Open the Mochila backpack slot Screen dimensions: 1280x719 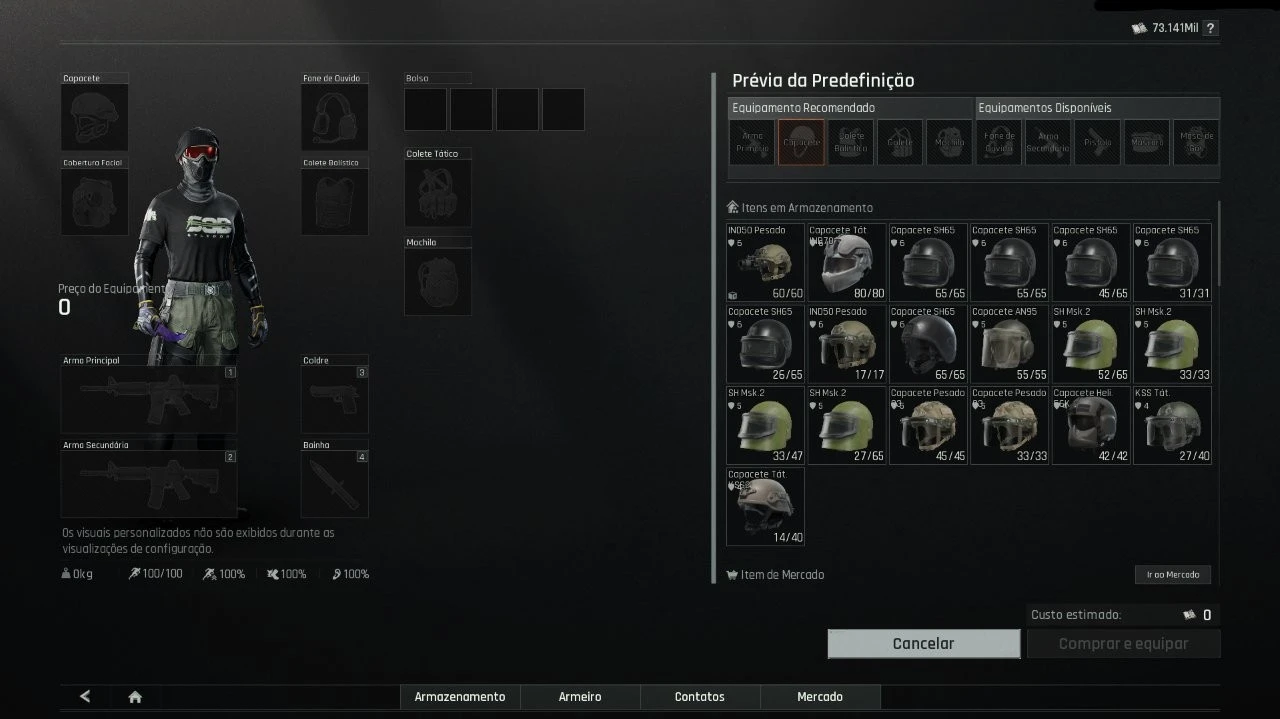437,282
